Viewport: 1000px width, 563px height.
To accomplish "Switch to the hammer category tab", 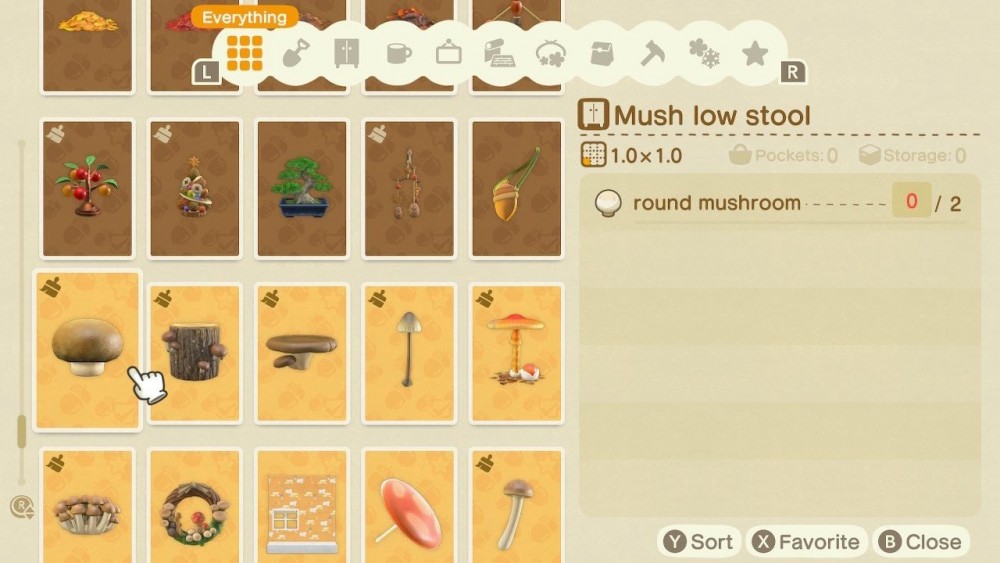I will [653, 53].
